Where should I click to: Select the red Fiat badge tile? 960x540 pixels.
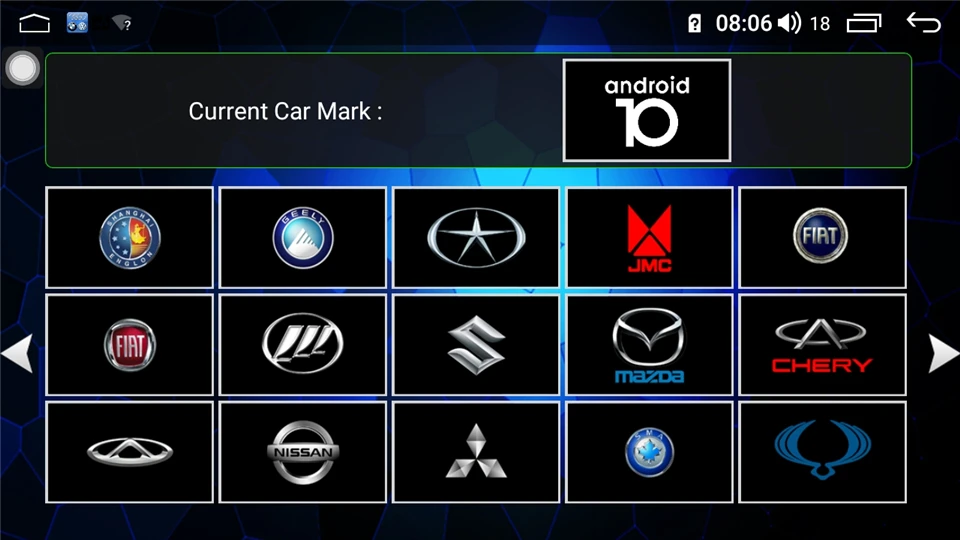tap(129, 345)
